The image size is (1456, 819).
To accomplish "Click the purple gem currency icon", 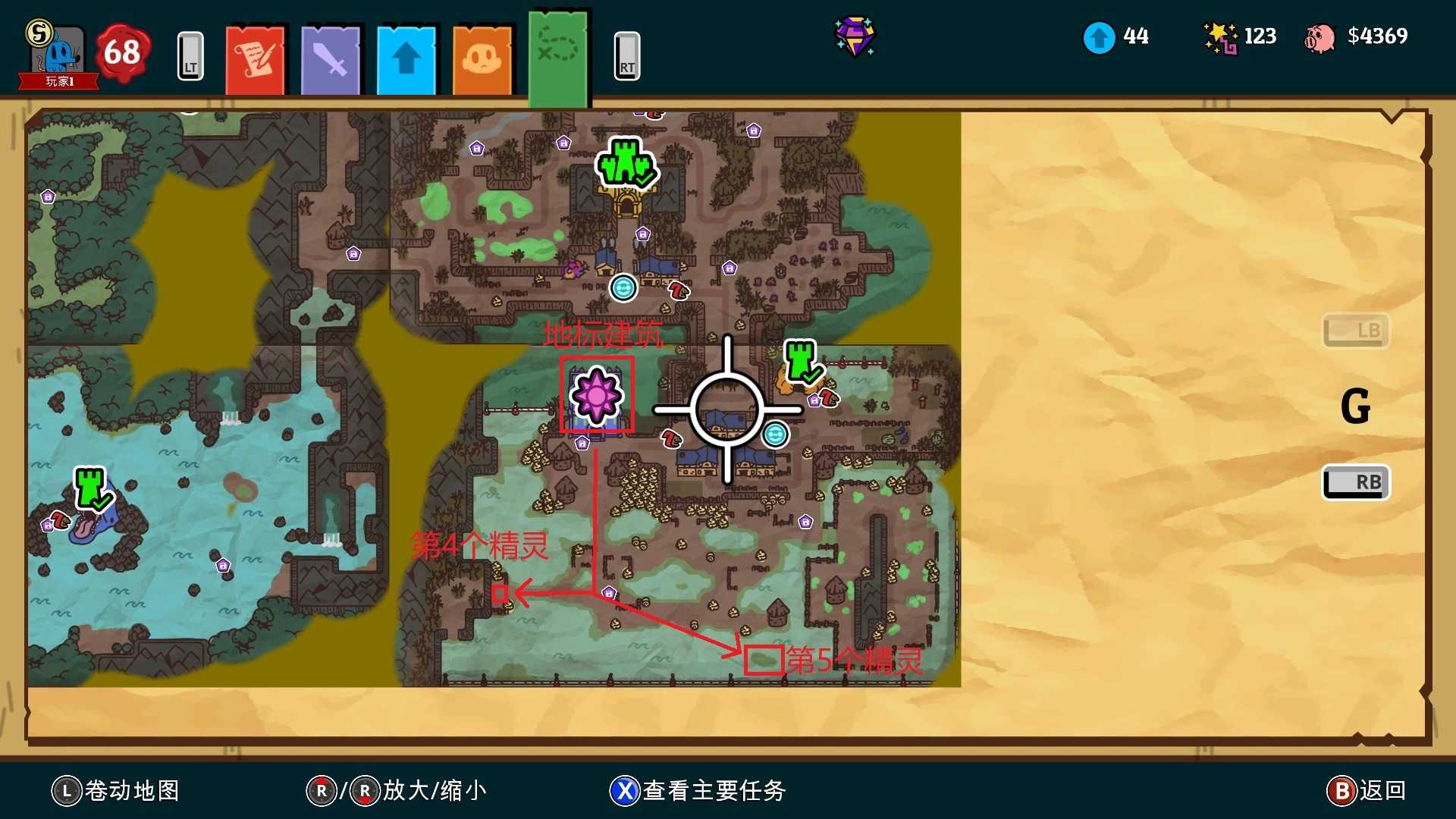I will (855, 36).
